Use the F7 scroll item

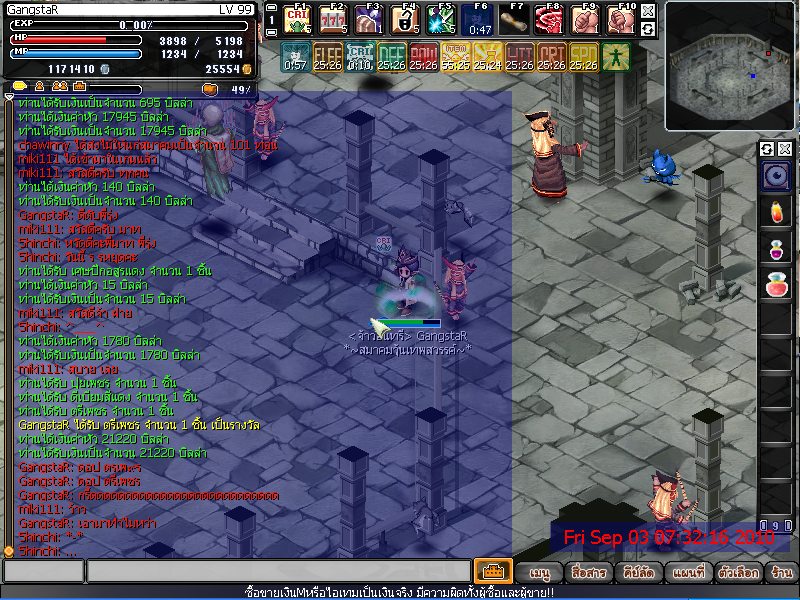[x=513, y=19]
